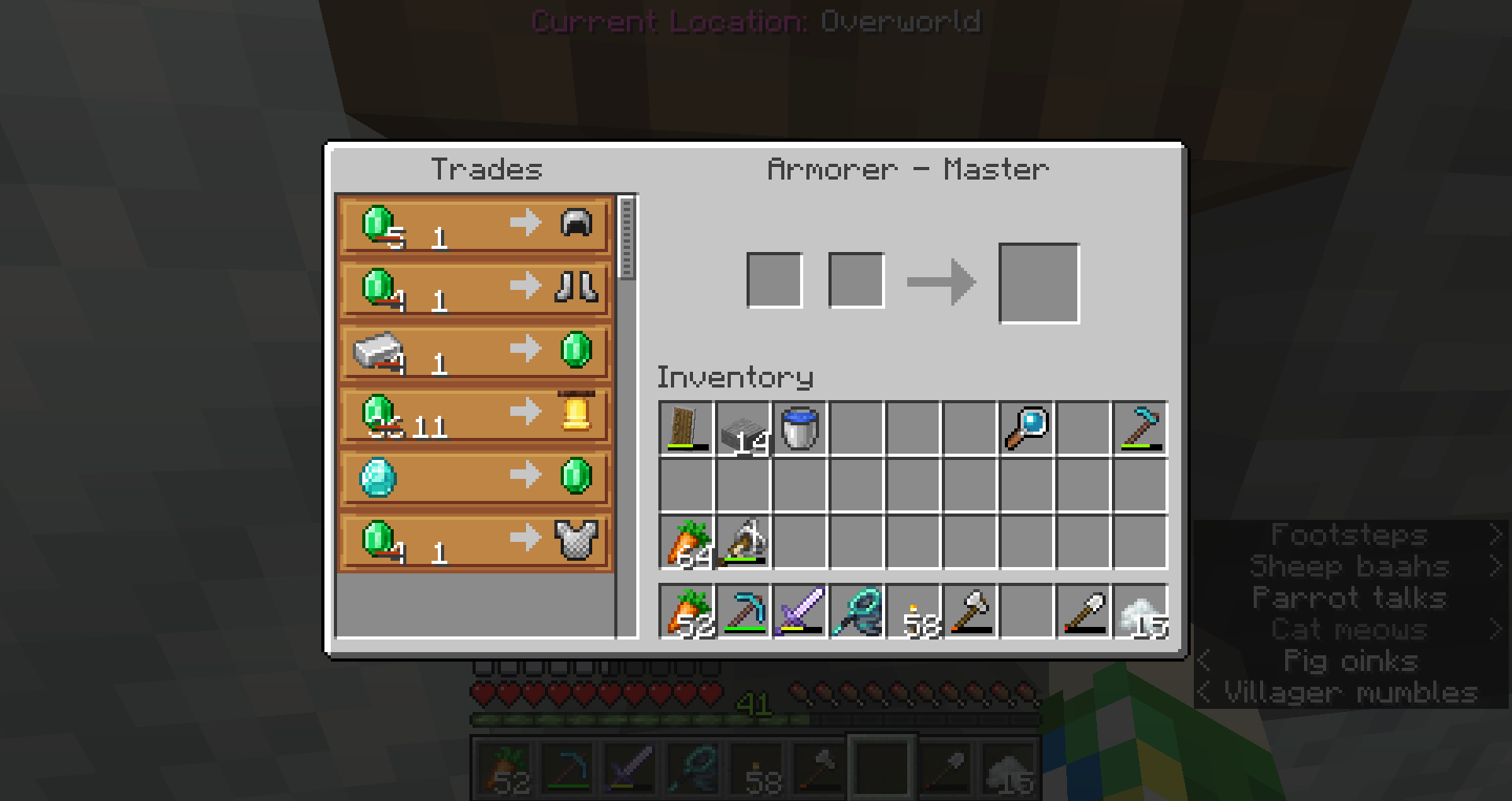Pick up the shield from inventory

[686, 429]
